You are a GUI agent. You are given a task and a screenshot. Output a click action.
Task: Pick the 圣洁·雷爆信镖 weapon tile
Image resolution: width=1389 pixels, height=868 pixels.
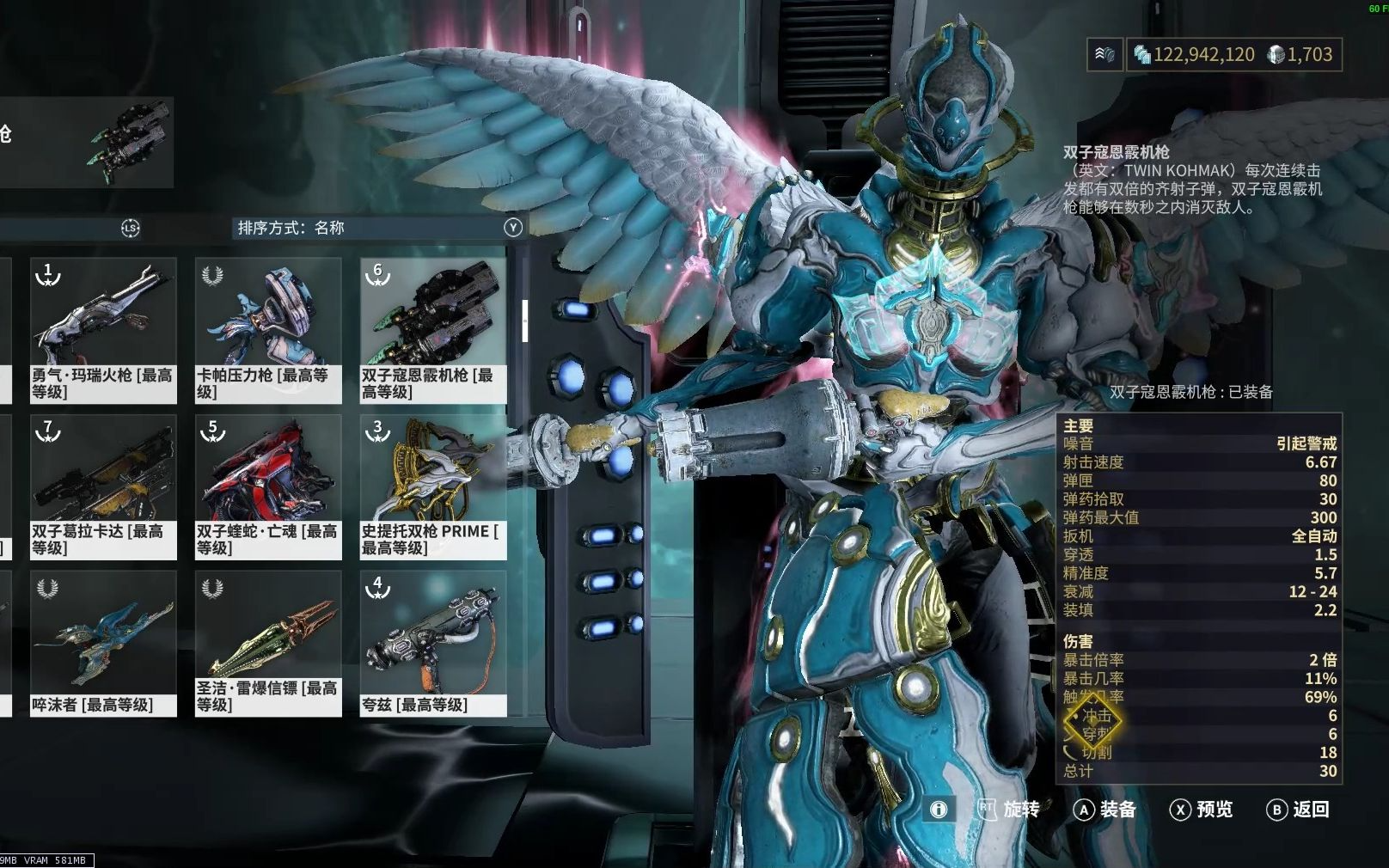click(x=268, y=643)
